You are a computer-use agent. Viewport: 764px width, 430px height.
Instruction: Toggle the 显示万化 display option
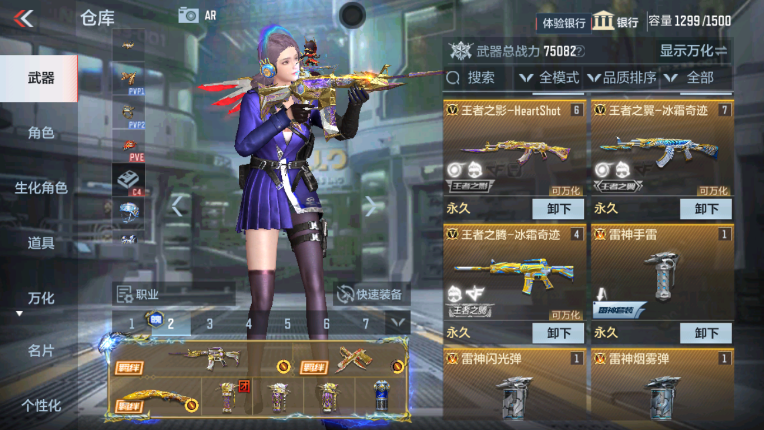693,50
